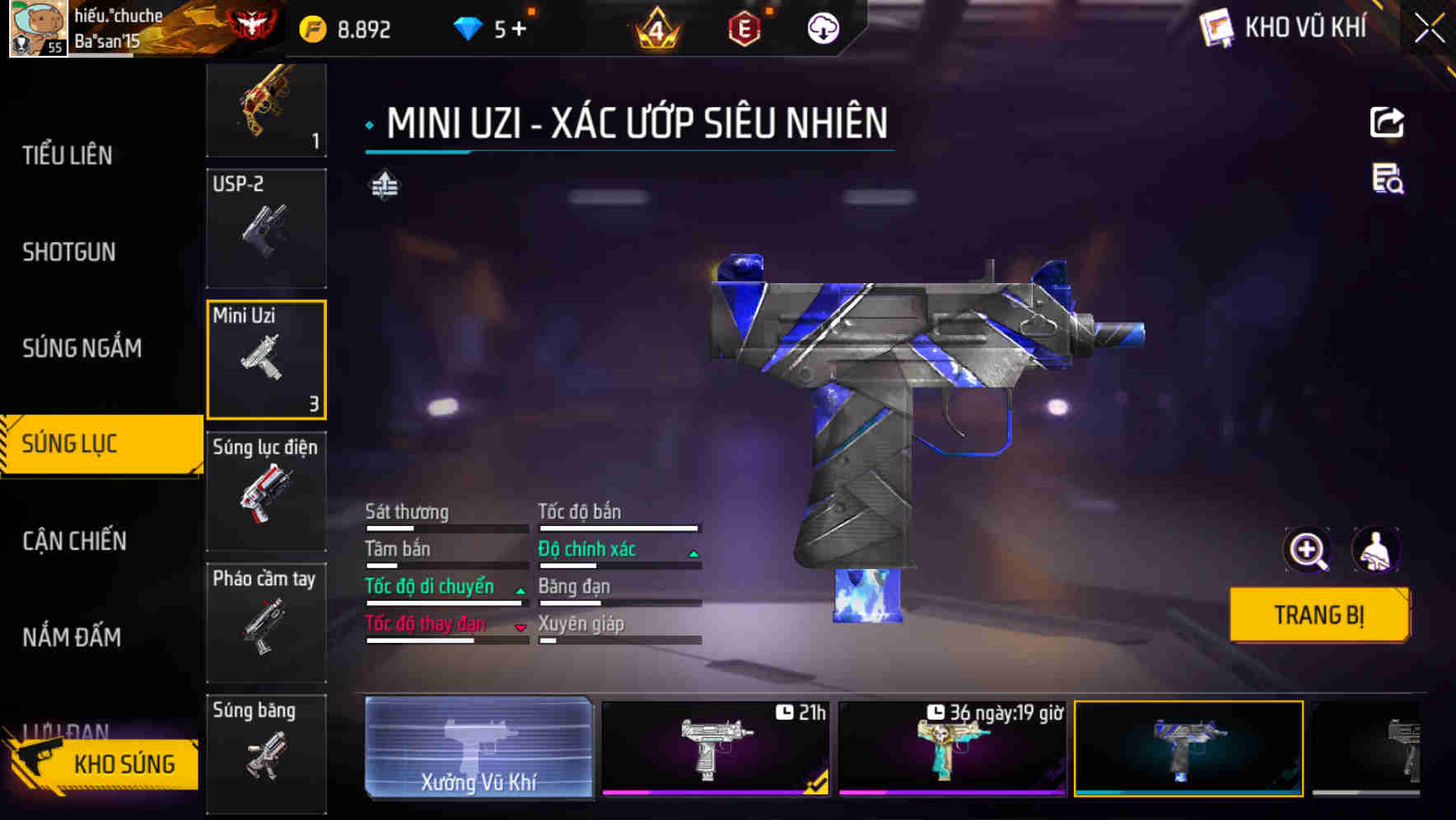The width and height of the screenshot is (1456, 820).
Task: Select the magnifier zoom preview icon
Action: point(1309,550)
